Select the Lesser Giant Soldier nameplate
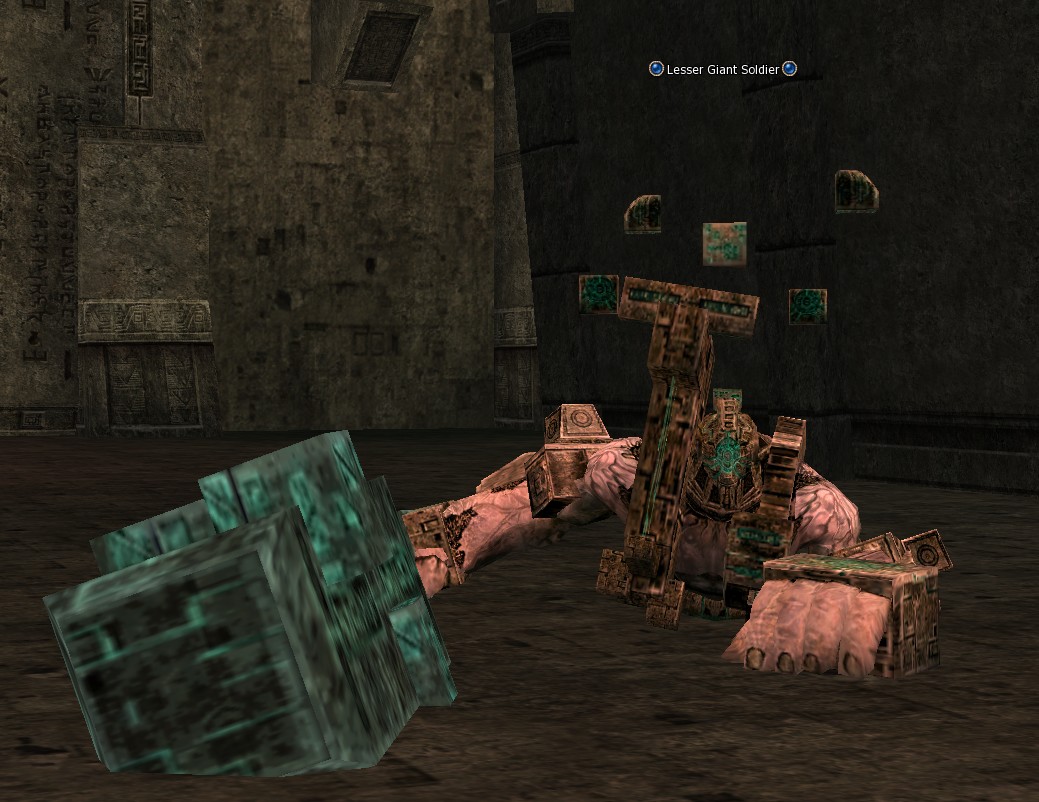Image resolution: width=1039 pixels, height=802 pixels. (x=722, y=69)
